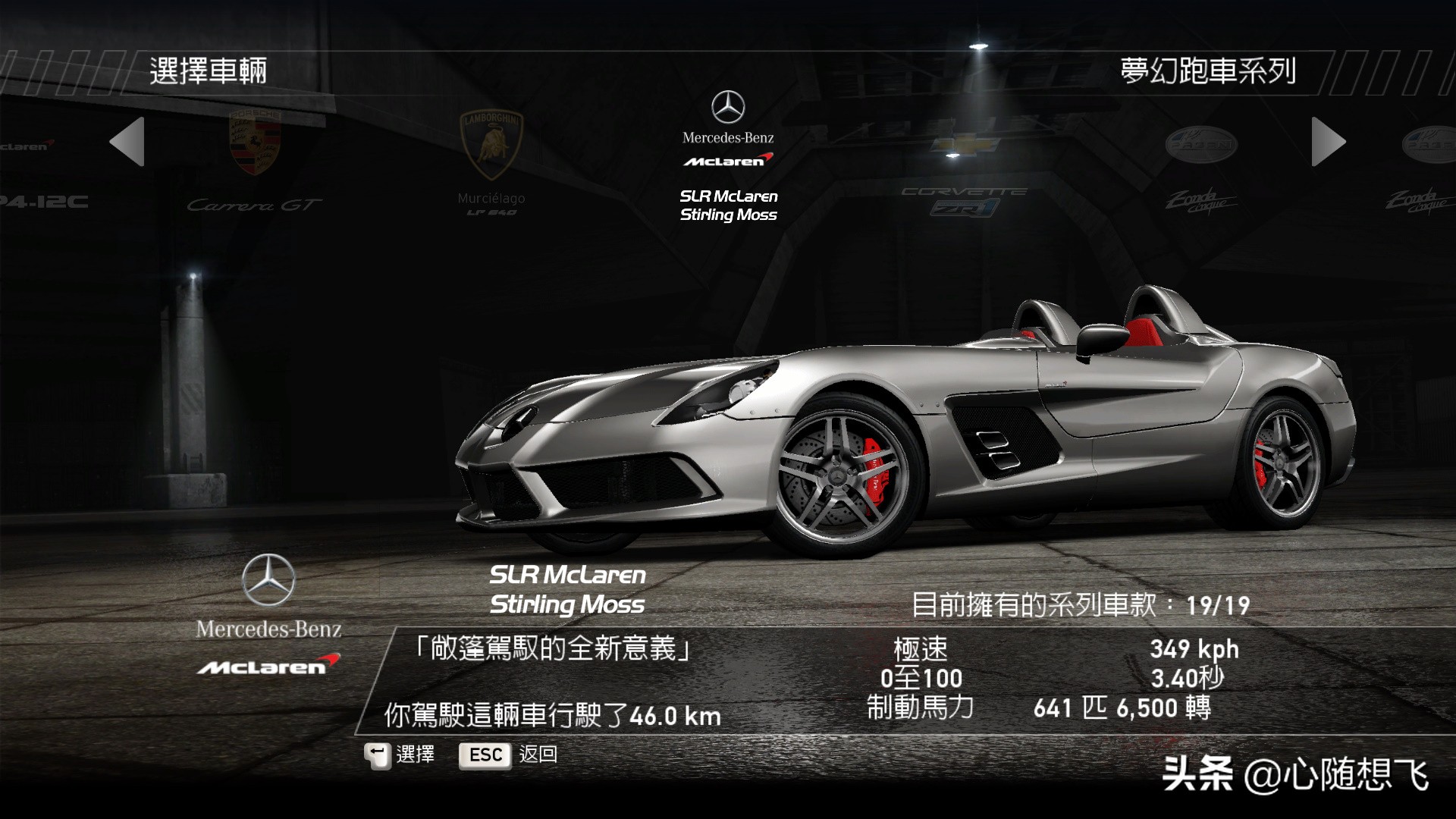Select the partially visible McLaren MP4-12C entry
The image size is (1456, 819).
38,174
